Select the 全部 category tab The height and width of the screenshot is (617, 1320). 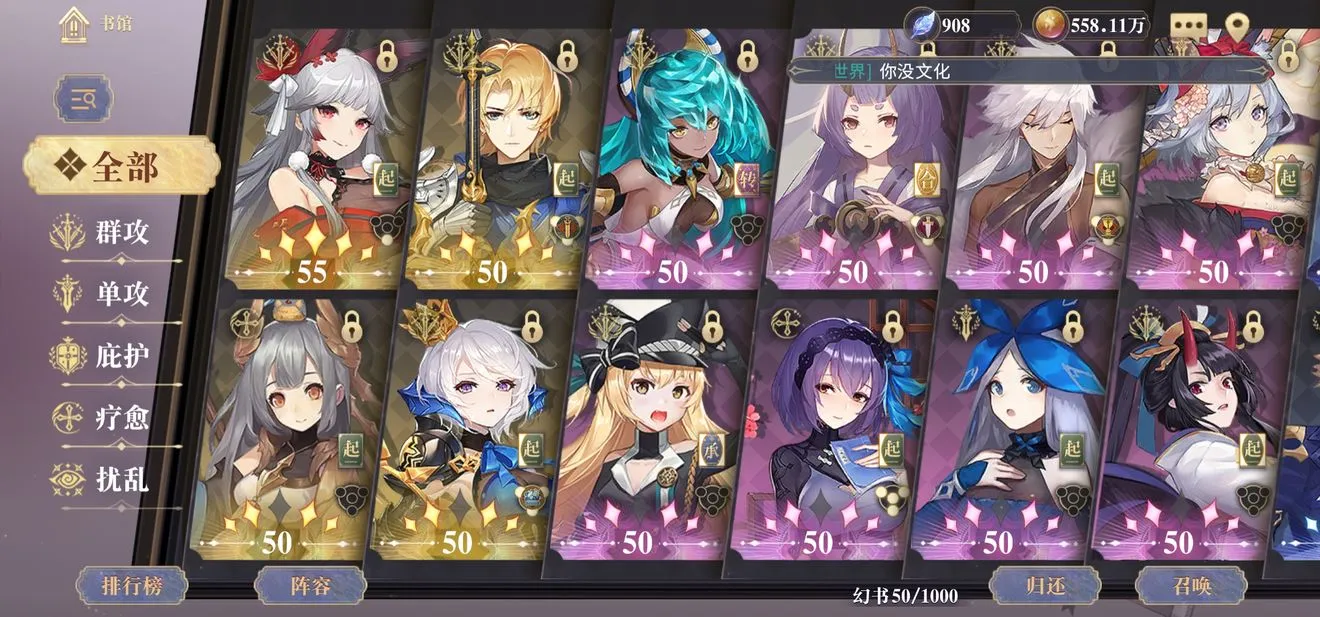[122, 166]
